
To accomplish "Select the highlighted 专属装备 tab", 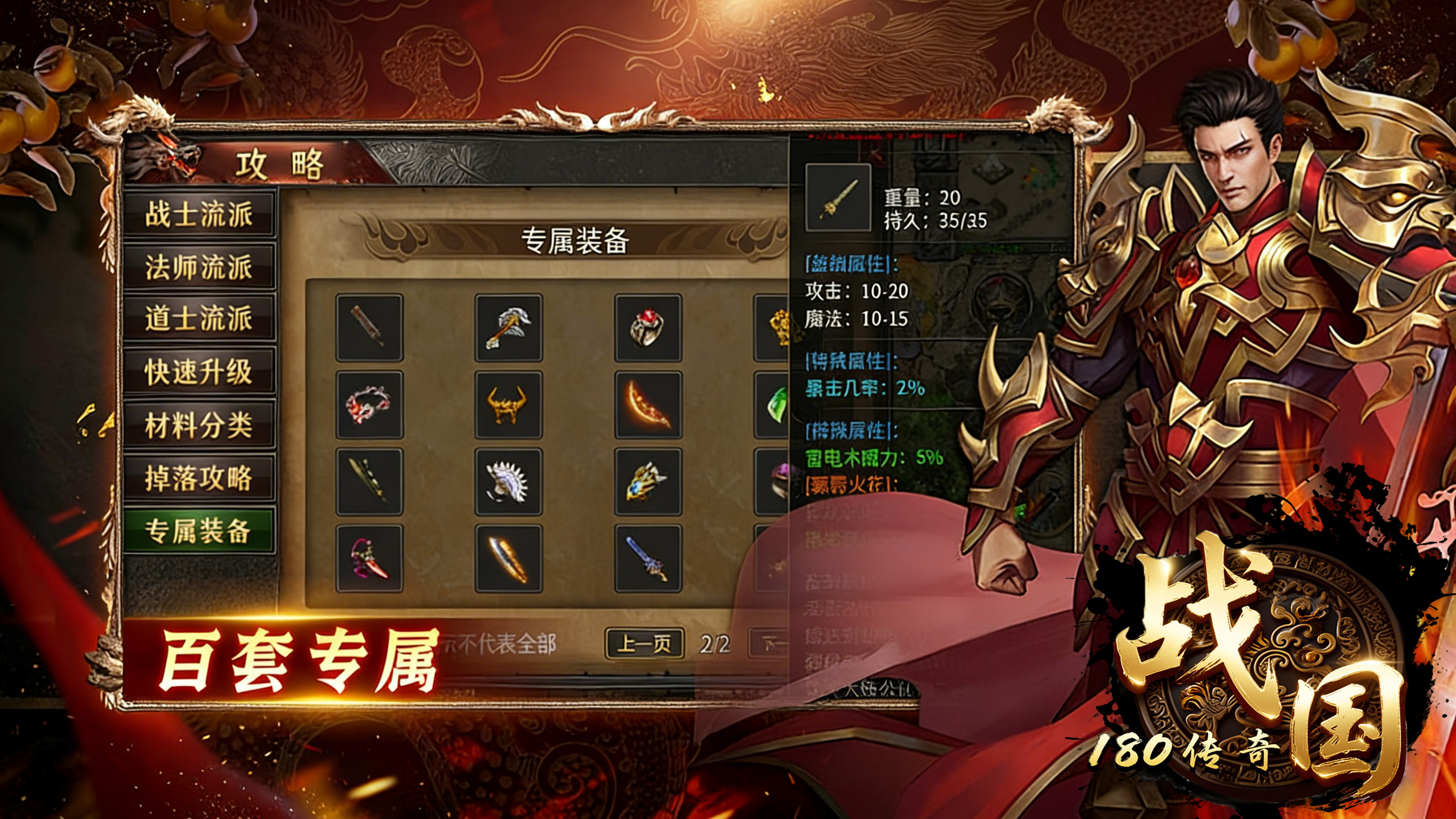I will (x=199, y=530).
